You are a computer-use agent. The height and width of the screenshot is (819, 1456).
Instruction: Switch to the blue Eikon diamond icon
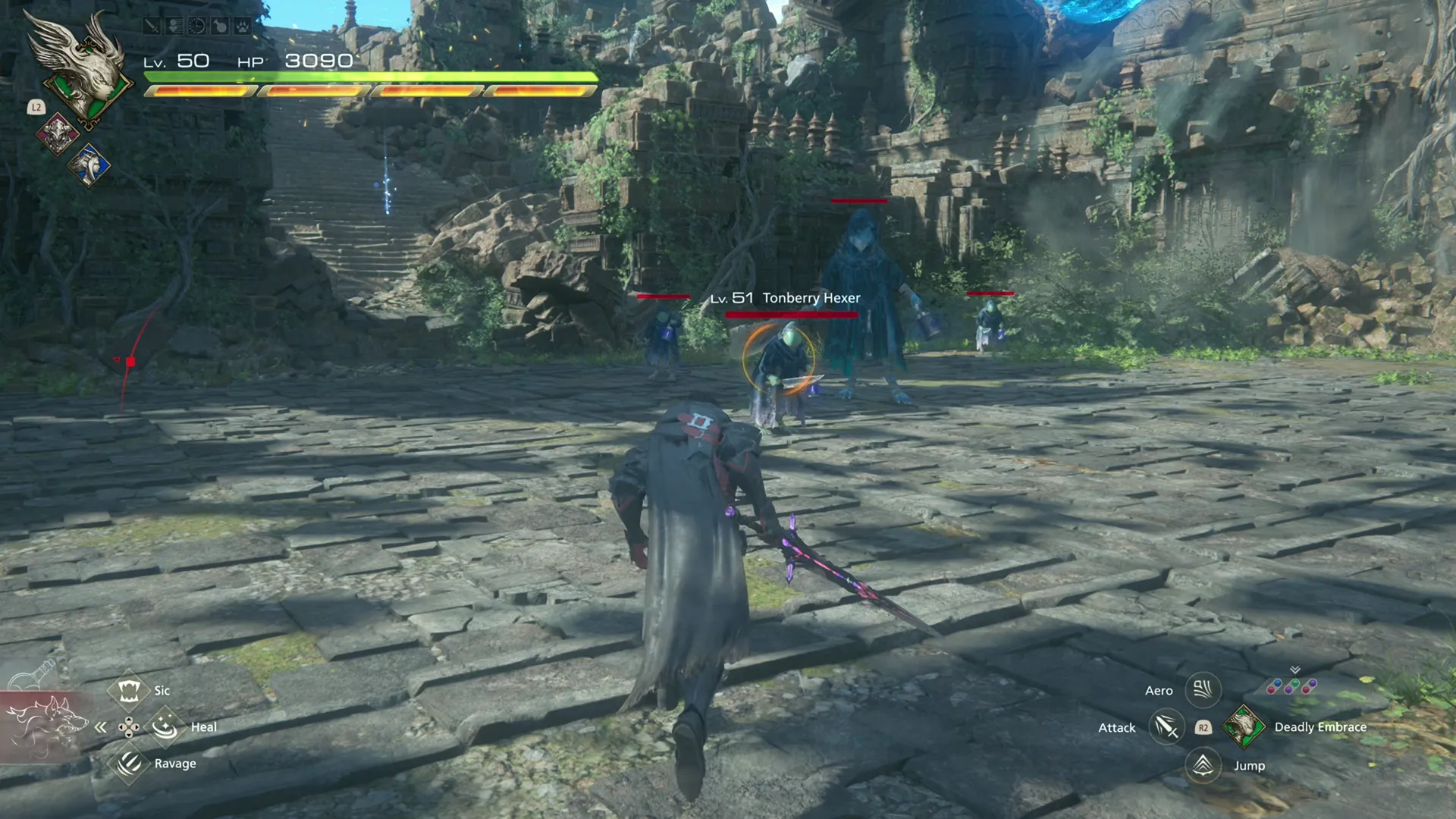click(89, 165)
